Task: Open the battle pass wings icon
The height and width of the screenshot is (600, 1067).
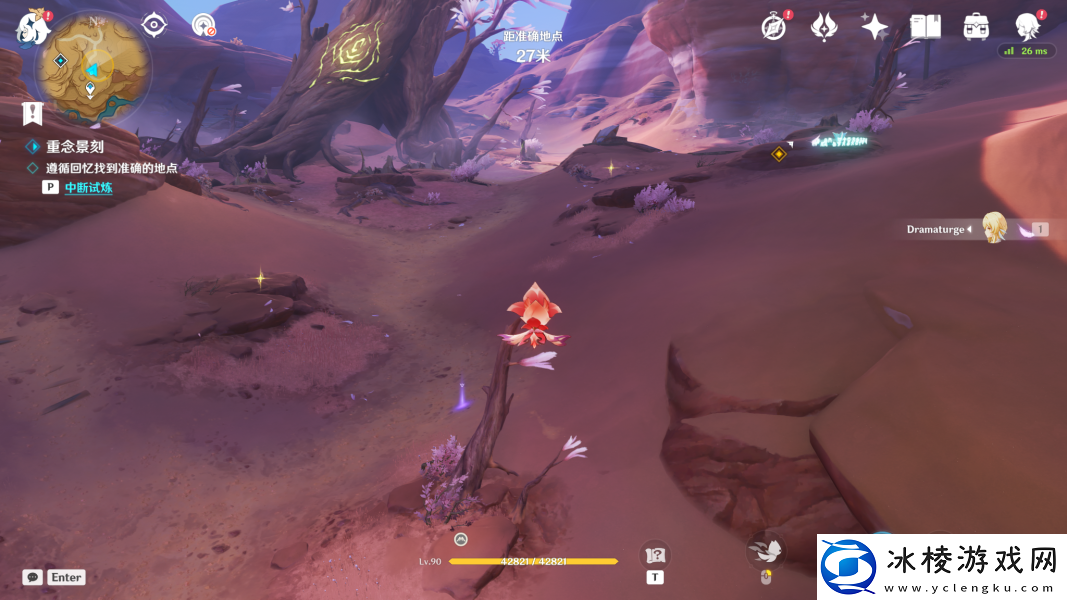Action: point(823,27)
